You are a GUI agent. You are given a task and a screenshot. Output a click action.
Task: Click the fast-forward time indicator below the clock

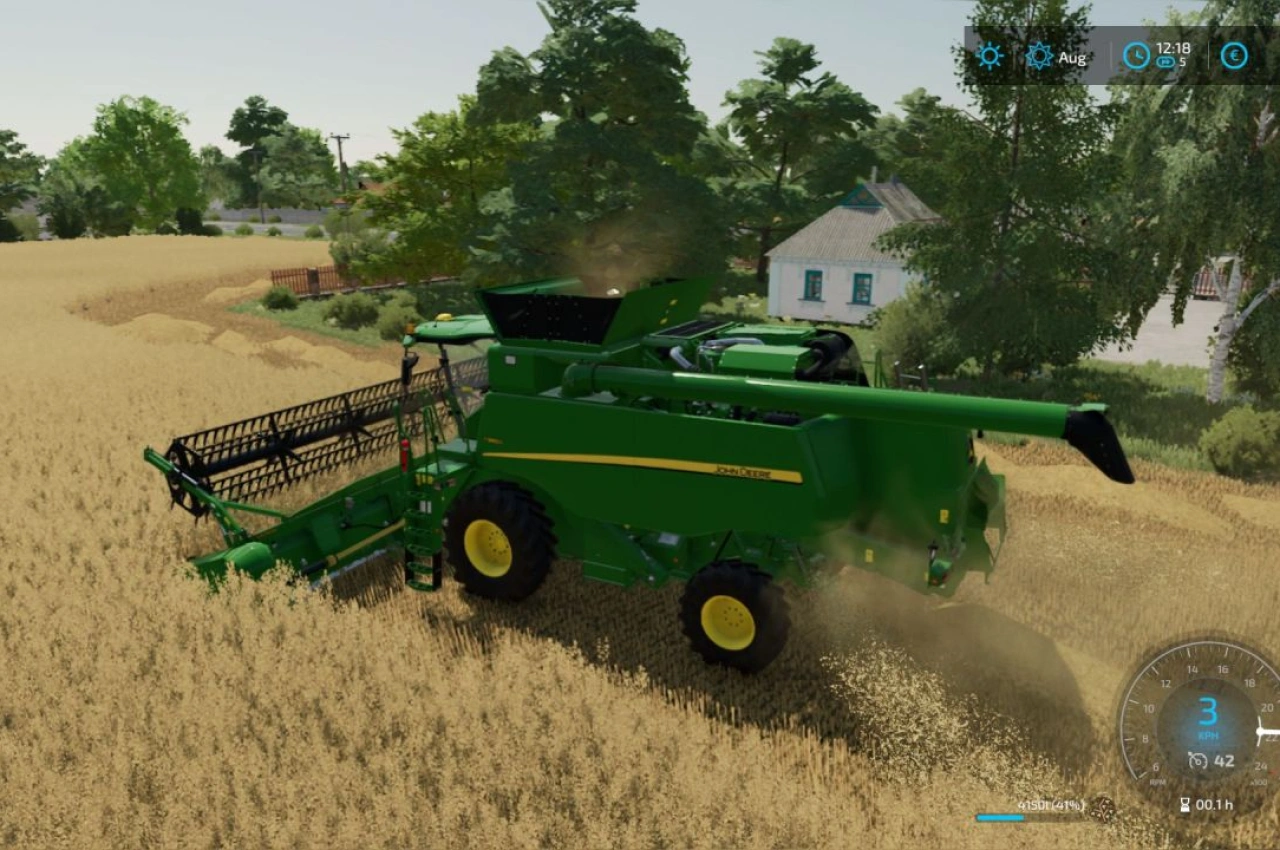[x=1165, y=62]
